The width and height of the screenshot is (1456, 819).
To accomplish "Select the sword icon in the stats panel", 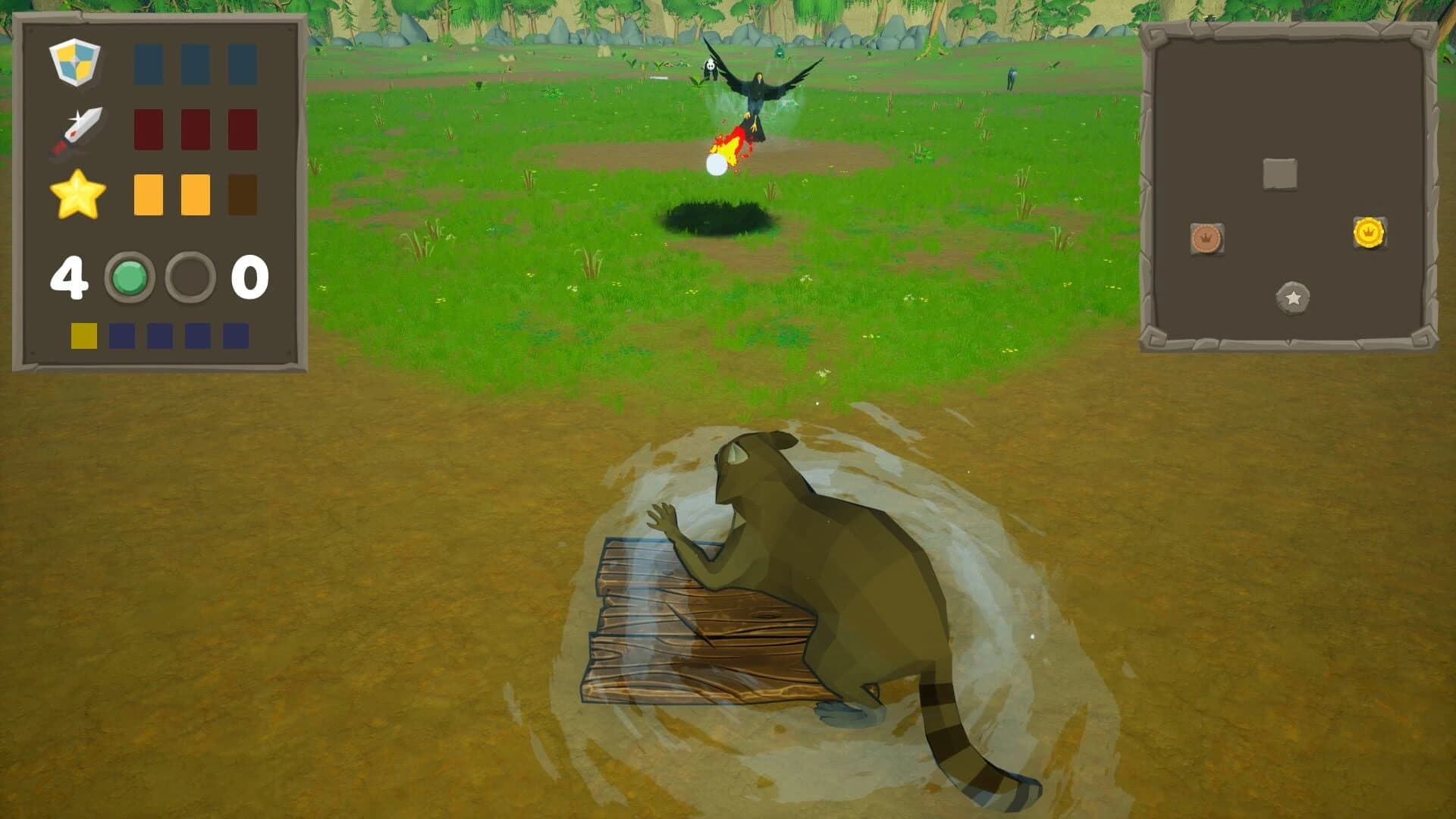I will (81, 129).
